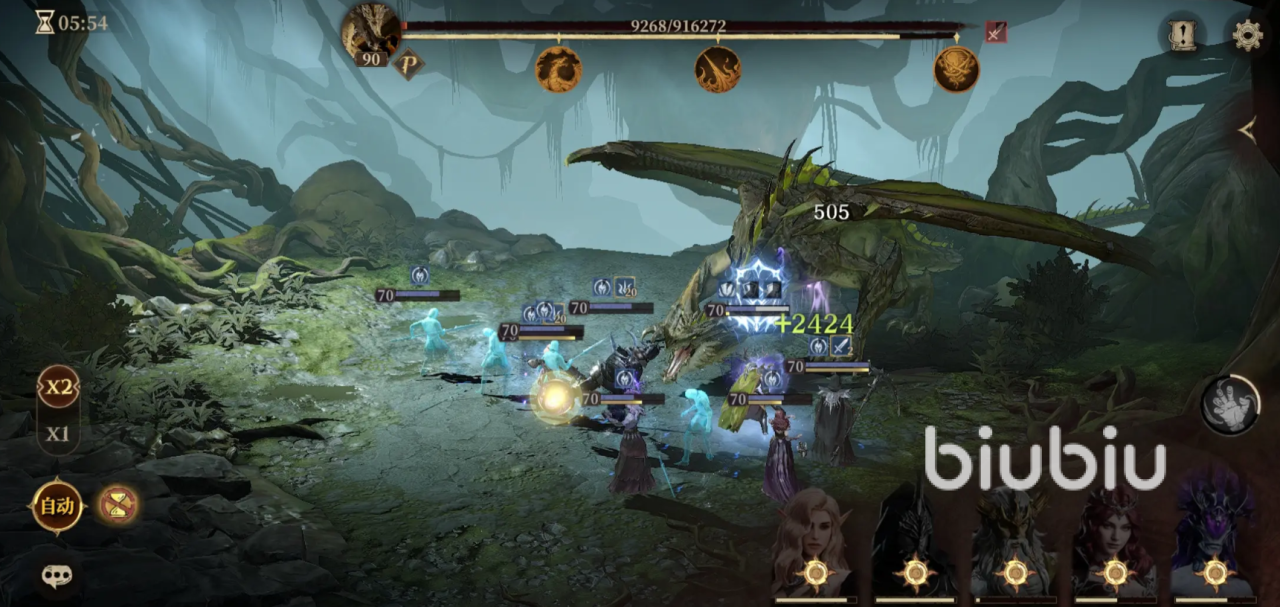Tap the skull boss skill icon
The image size is (1280, 607).
956,69
